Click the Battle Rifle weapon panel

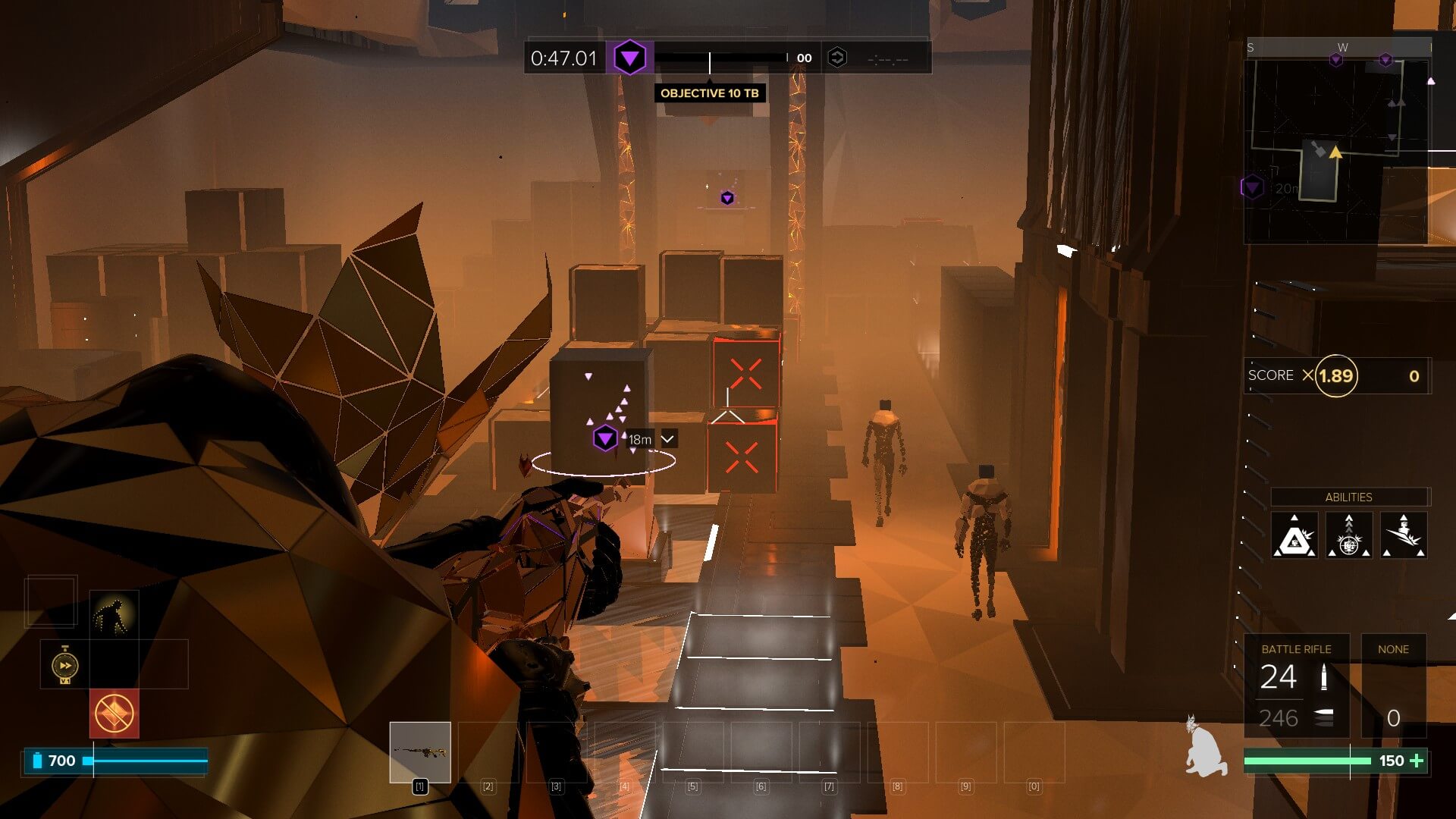(x=1296, y=686)
